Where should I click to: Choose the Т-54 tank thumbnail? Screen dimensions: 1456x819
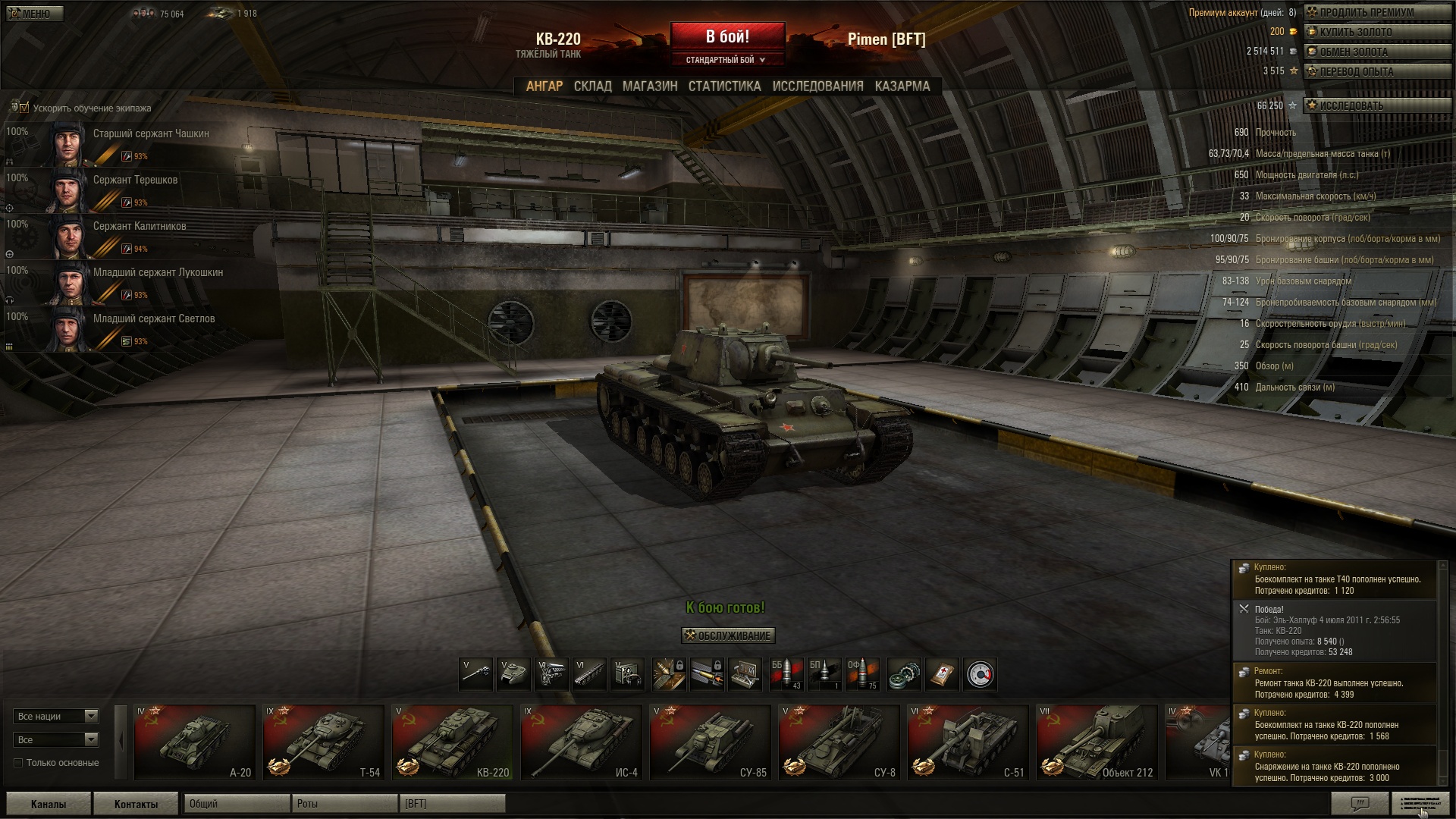pyautogui.click(x=323, y=742)
